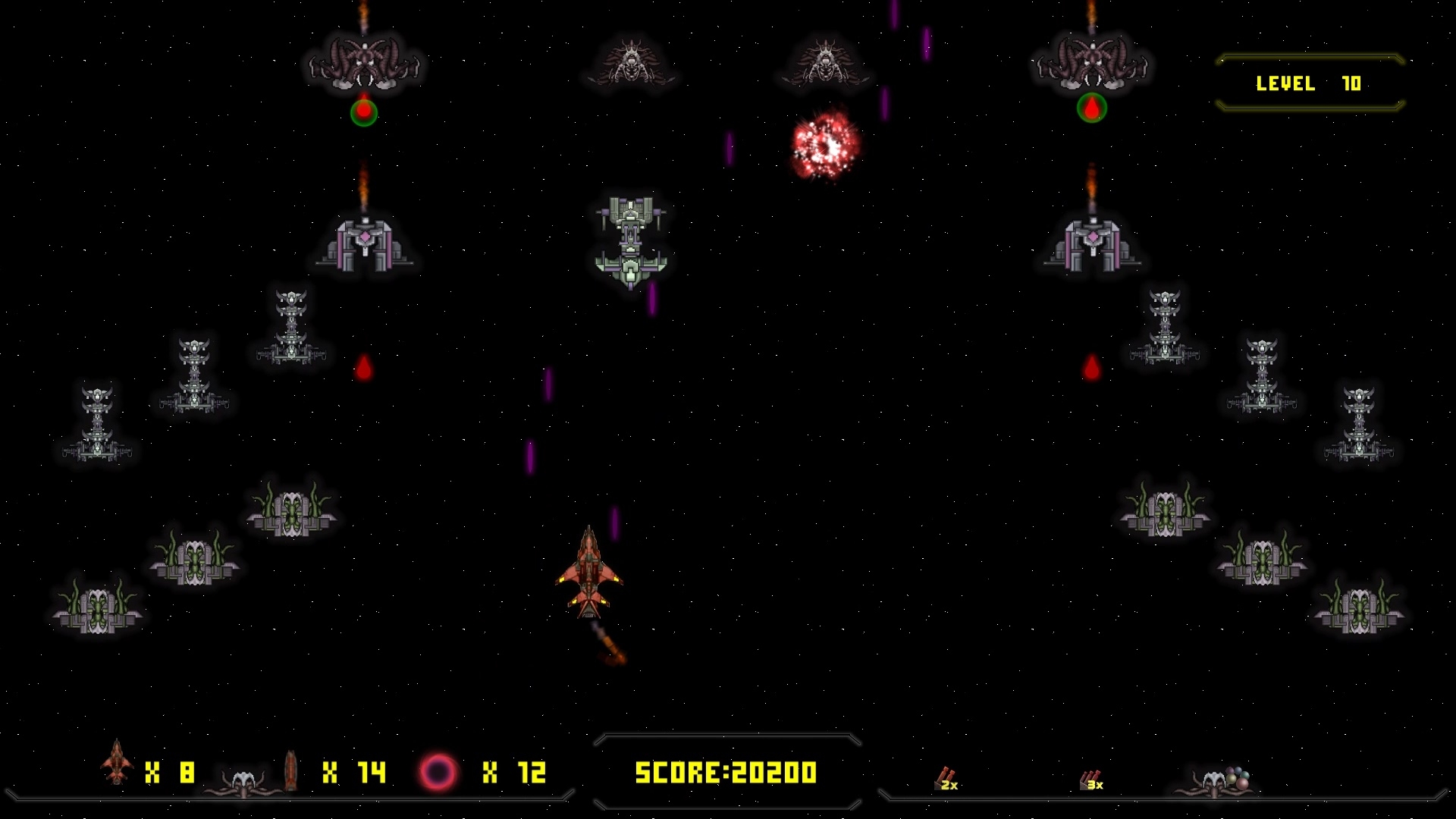Screen dimensions: 1456x819
Task: Click the red ship lives icon
Action: coord(117,762)
